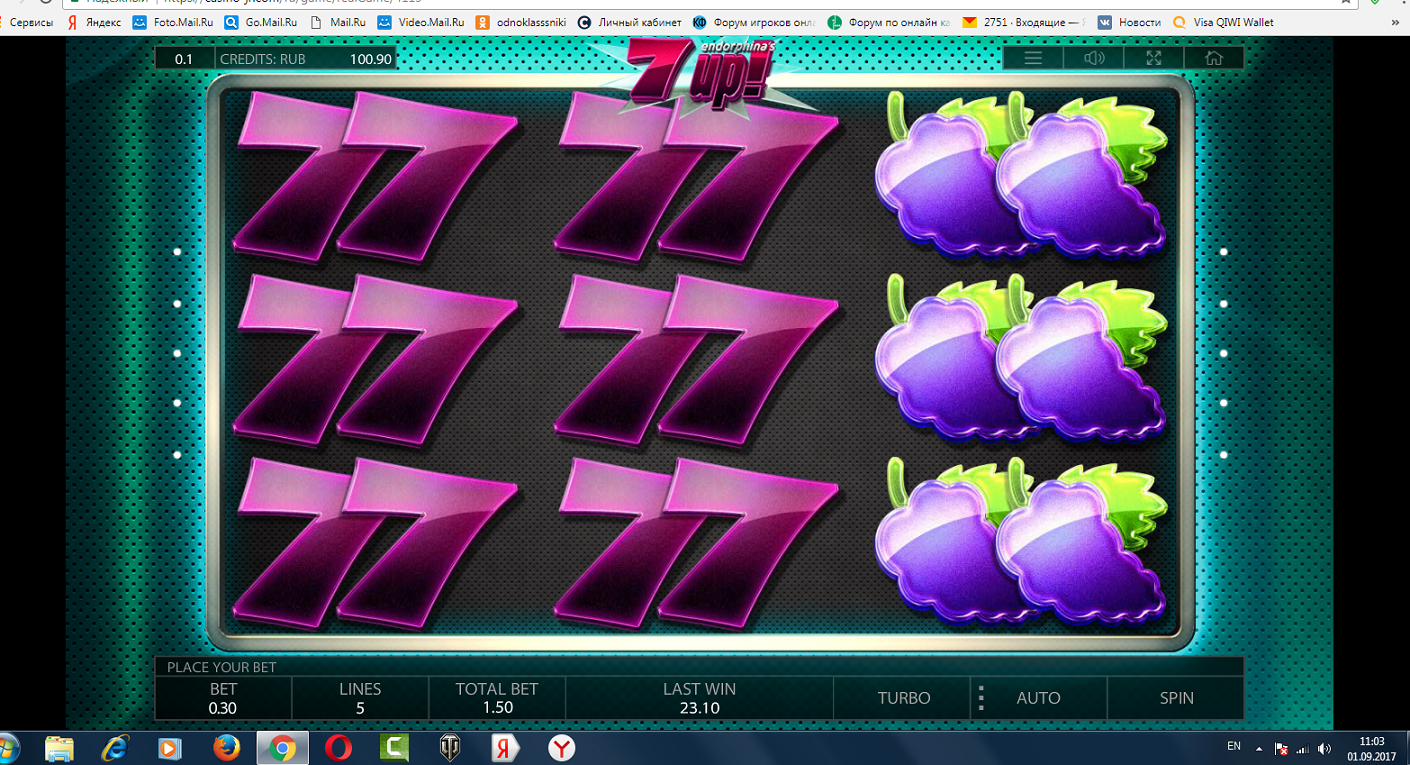Screen dimensions: 1410x765
Task: Mute the game sound
Action: click(1093, 57)
